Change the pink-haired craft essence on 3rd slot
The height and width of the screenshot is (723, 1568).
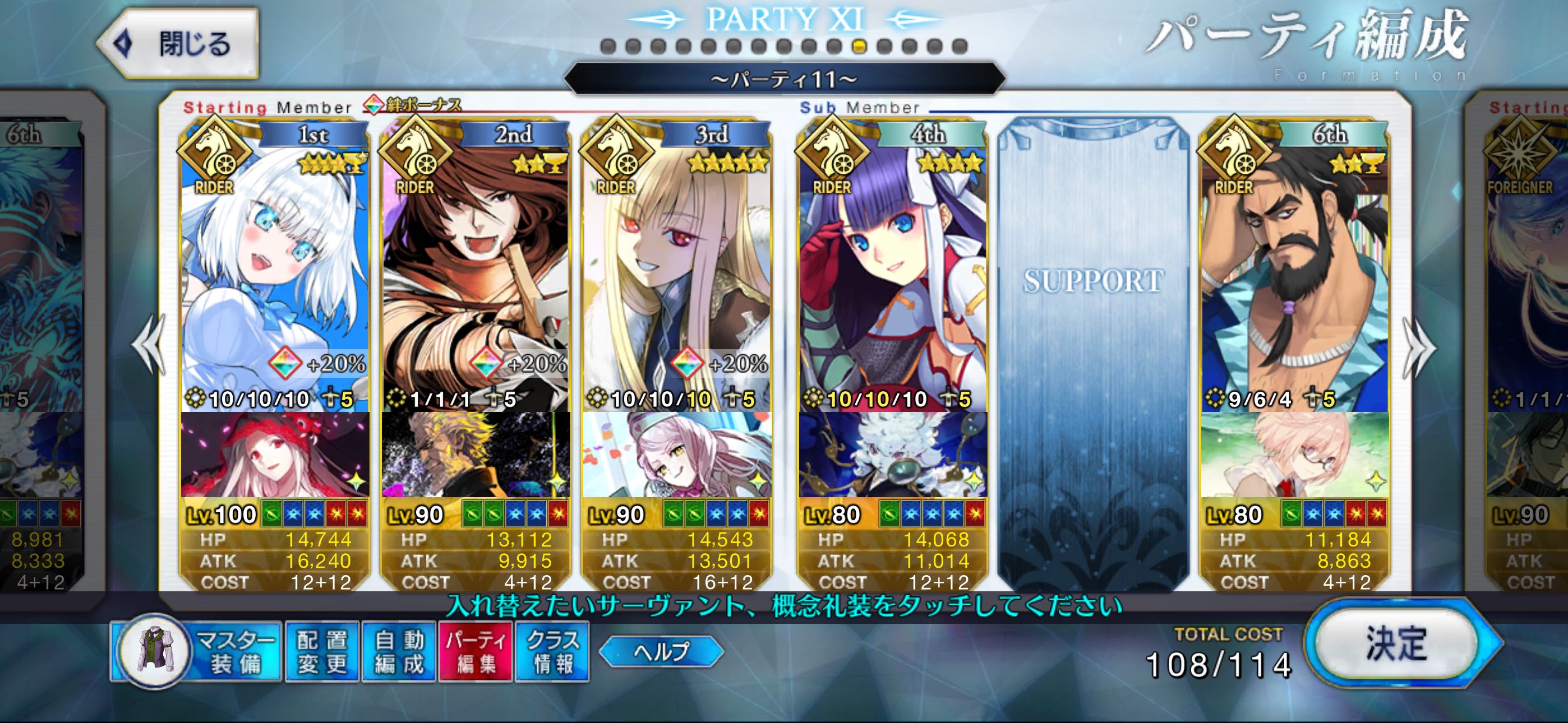click(x=677, y=454)
